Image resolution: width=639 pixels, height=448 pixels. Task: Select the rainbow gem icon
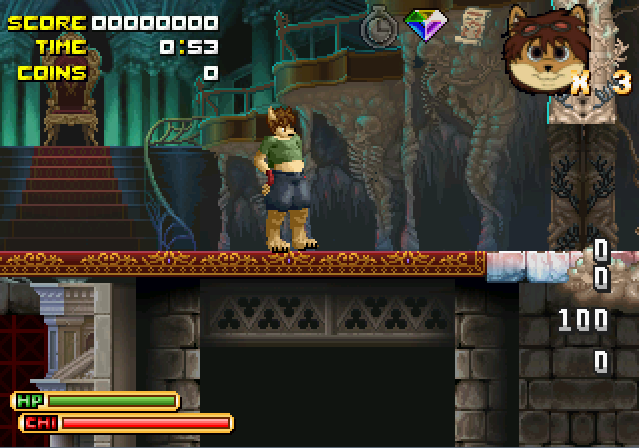point(424,25)
